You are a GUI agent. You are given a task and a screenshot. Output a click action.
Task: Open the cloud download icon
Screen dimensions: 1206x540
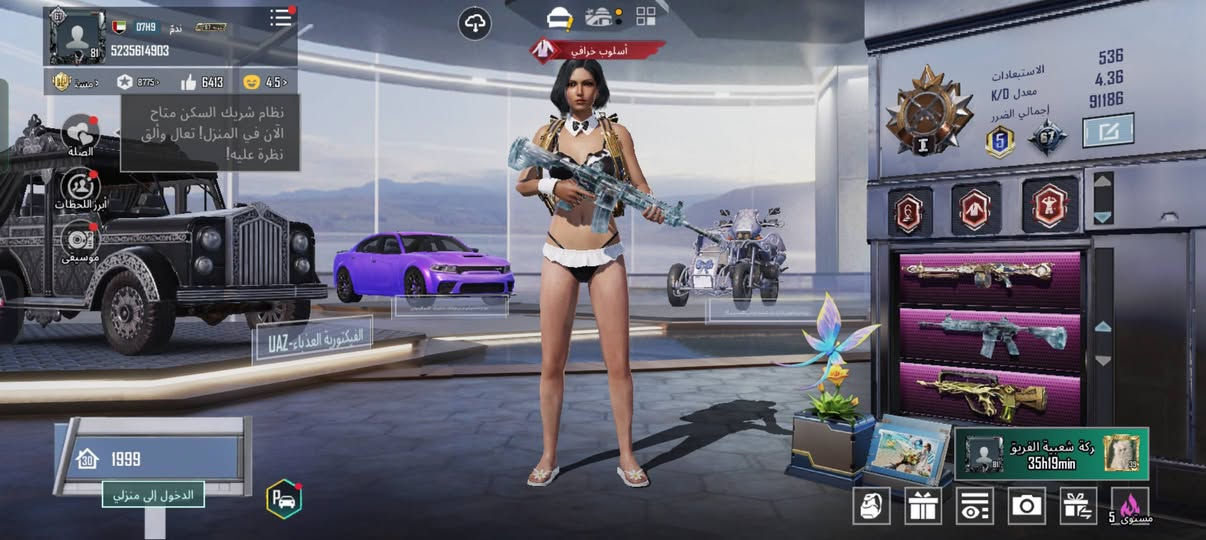pyautogui.click(x=475, y=23)
